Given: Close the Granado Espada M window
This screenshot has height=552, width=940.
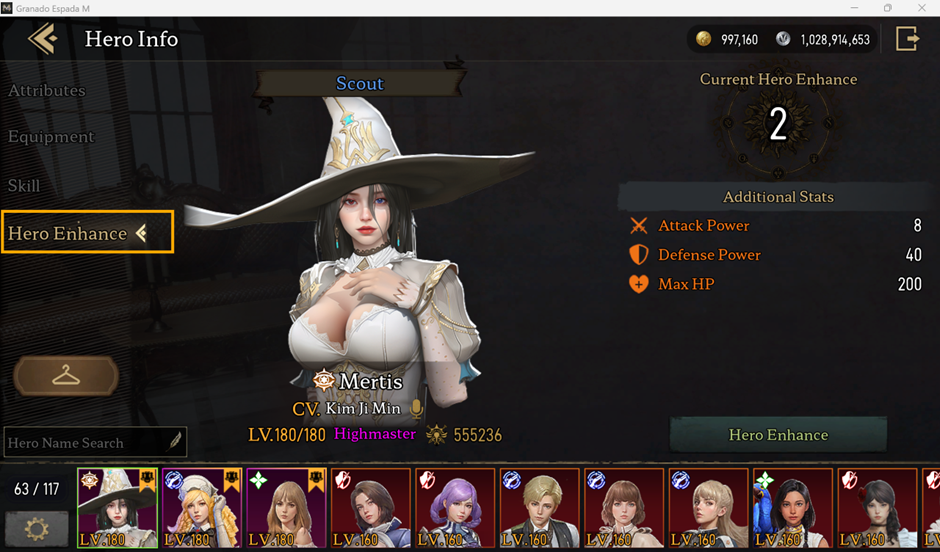Looking at the screenshot, I should point(919,8).
